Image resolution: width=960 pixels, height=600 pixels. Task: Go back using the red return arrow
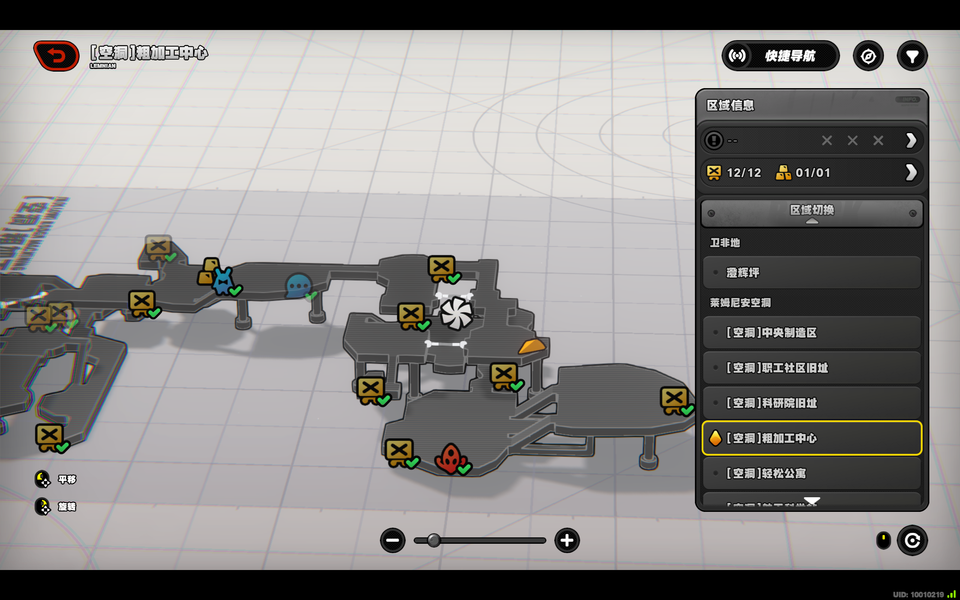tap(56, 55)
